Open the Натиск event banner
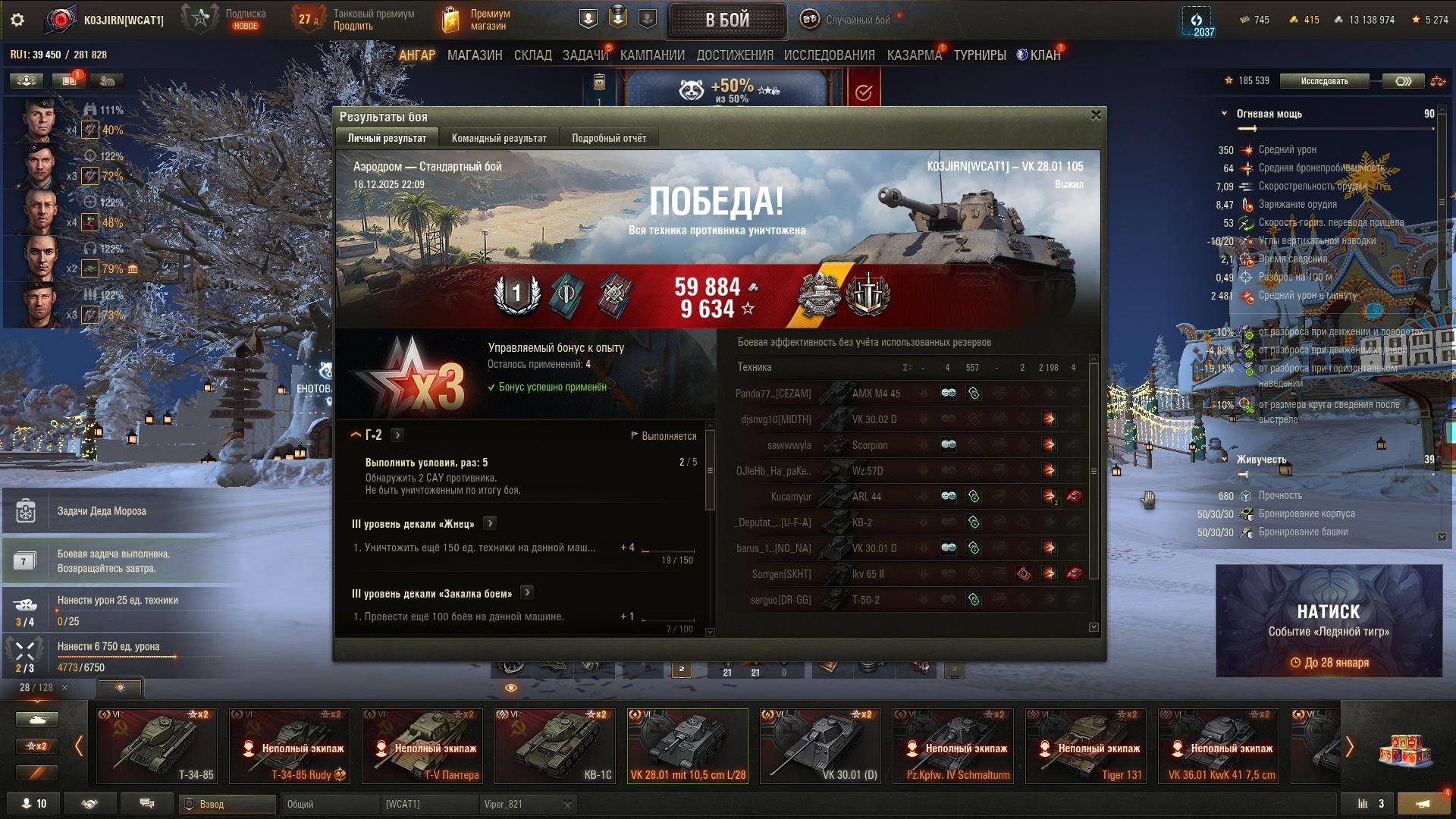 [x=1329, y=620]
